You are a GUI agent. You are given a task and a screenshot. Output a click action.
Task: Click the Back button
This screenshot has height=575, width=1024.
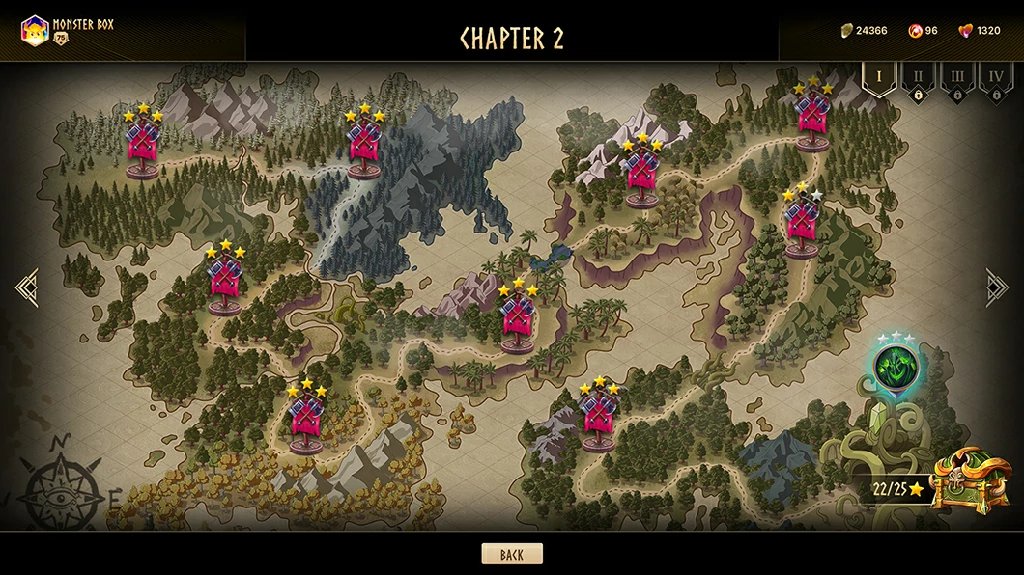click(x=512, y=554)
